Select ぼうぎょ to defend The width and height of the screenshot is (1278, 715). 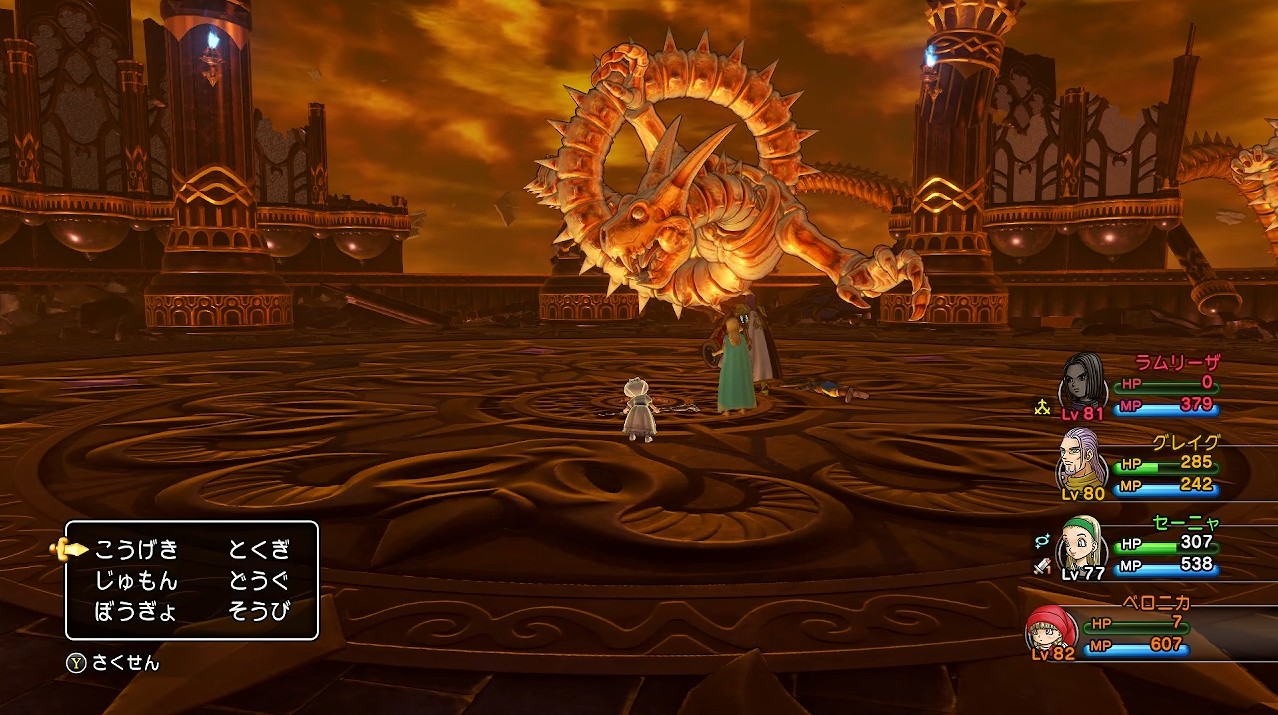136,611
